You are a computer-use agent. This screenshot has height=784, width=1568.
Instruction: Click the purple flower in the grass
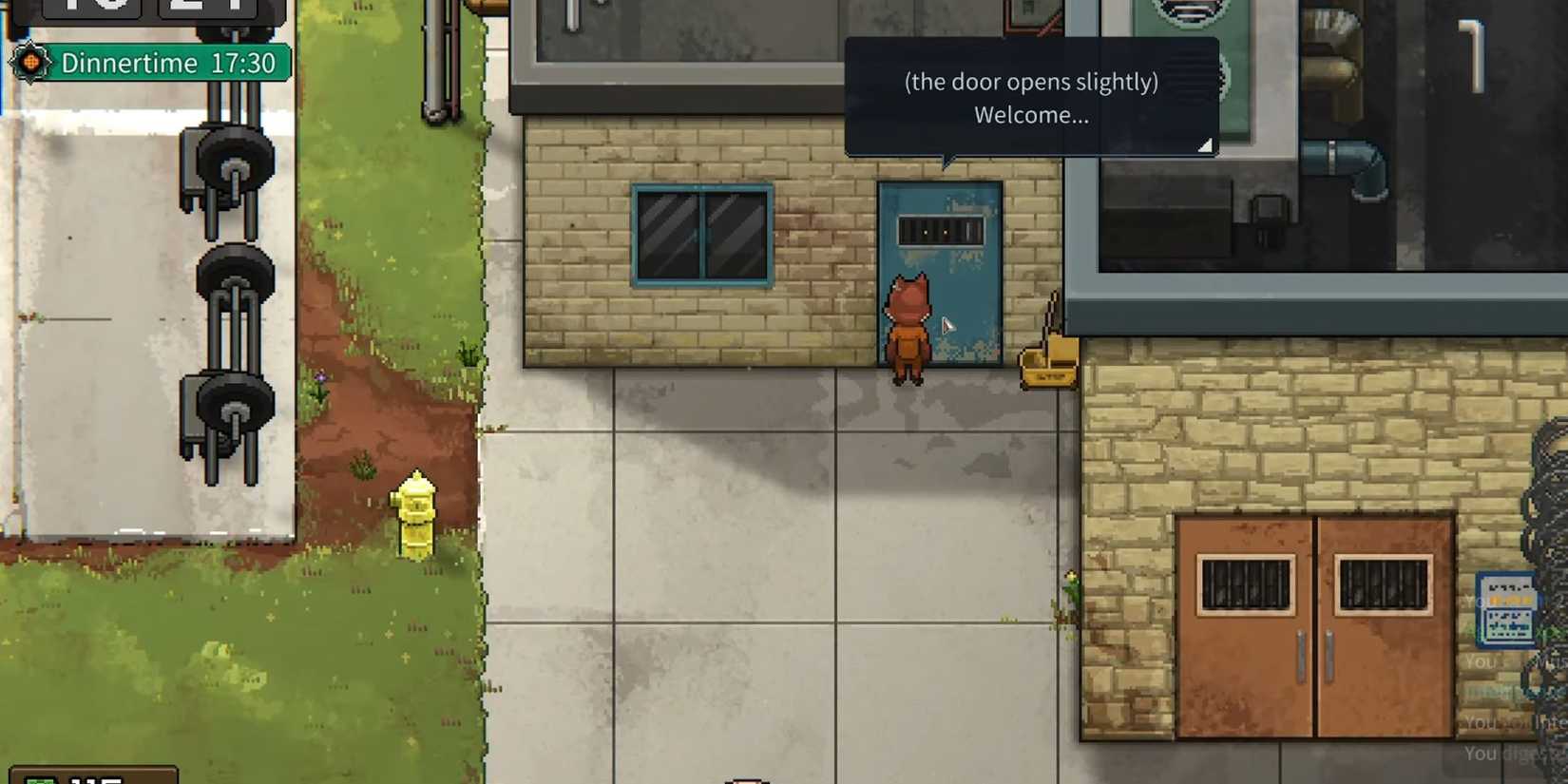click(320, 377)
